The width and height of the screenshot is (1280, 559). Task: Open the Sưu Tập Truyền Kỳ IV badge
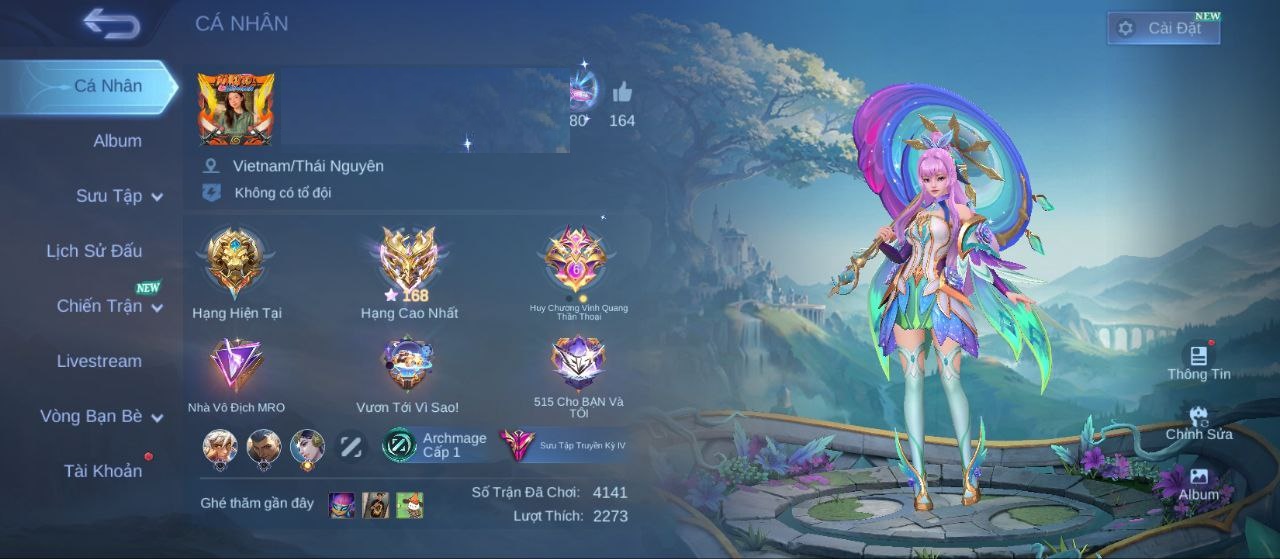click(564, 445)
